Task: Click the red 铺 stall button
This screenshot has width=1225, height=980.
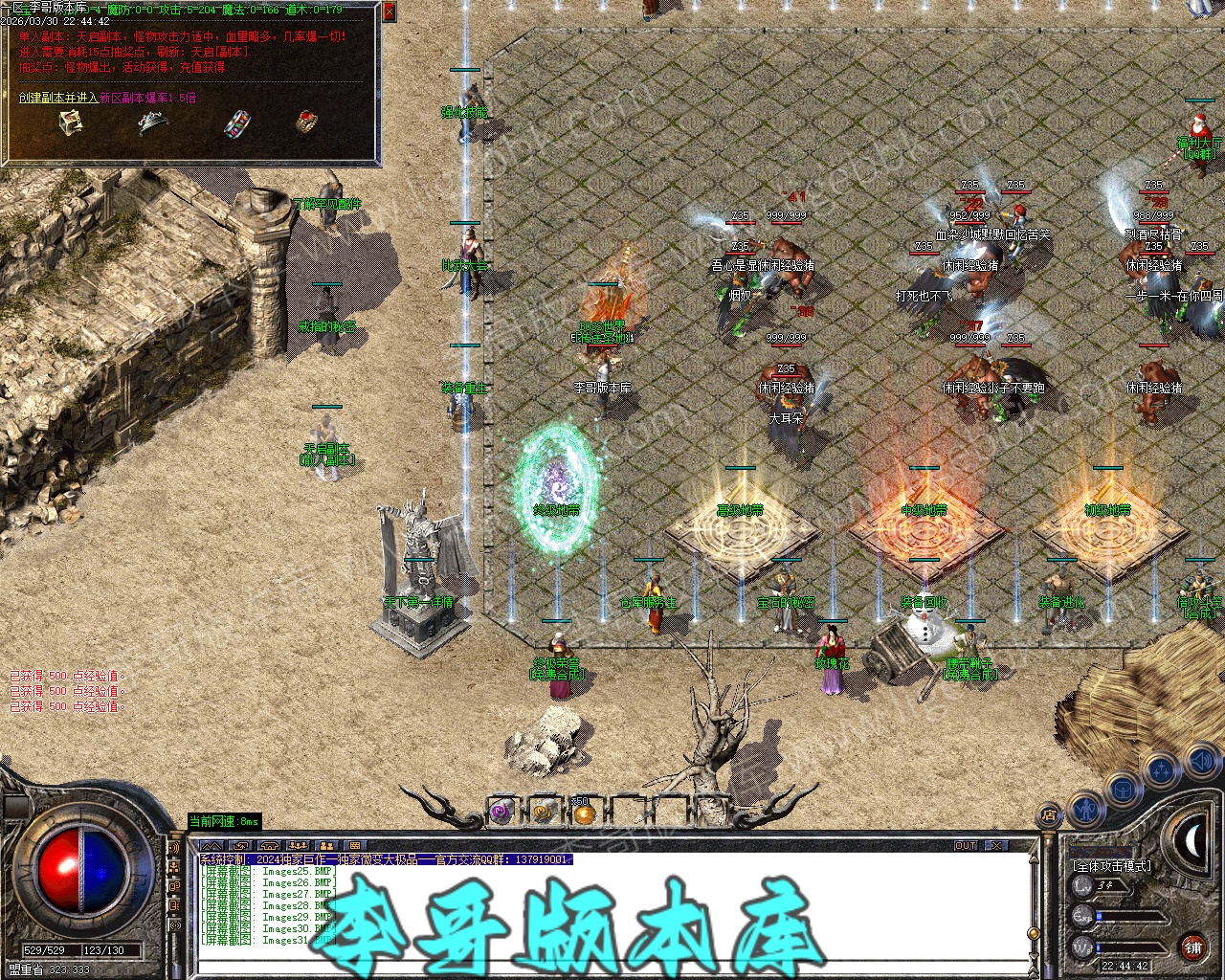Action: (1192, 947)
